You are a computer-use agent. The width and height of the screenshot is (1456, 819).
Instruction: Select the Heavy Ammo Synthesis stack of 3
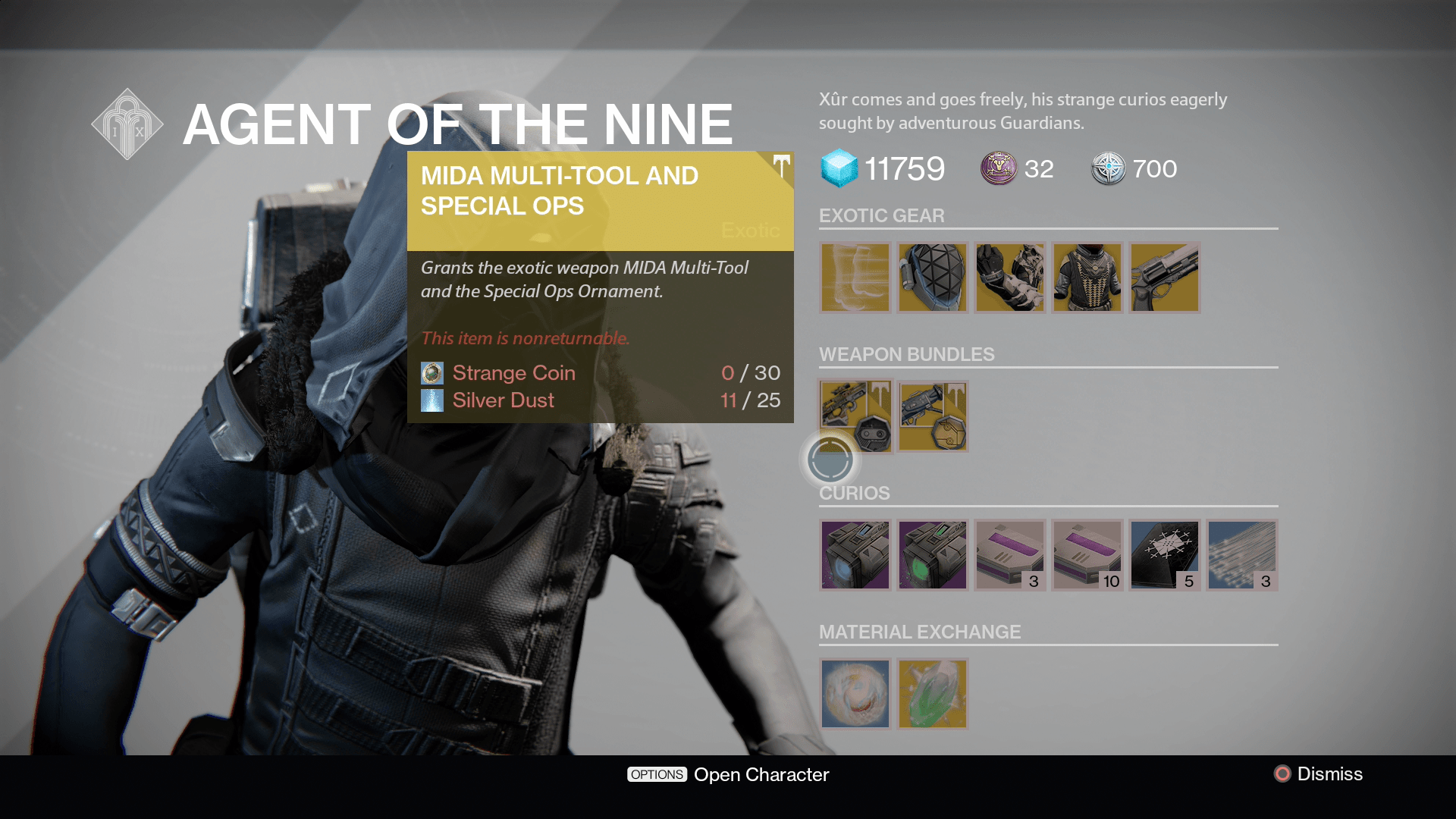pos(1009,554)
